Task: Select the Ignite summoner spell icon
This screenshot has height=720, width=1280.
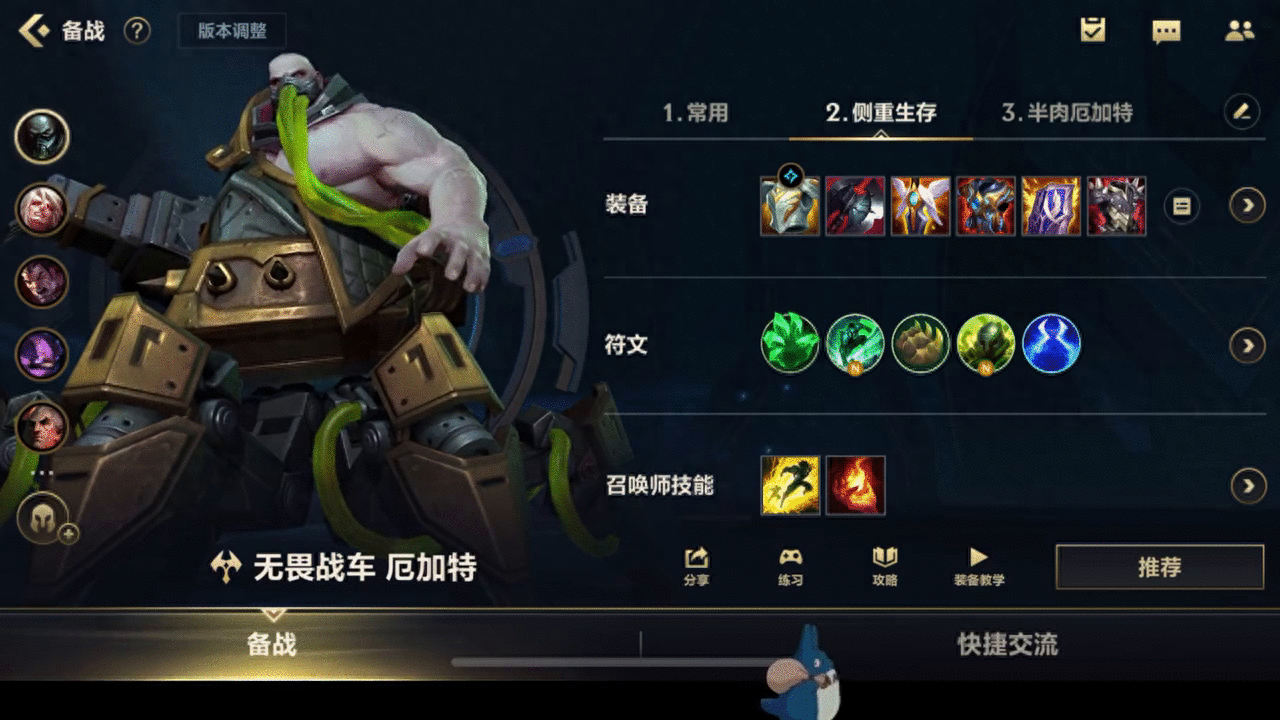Action: pyautogui.click(x=855, y=486)
